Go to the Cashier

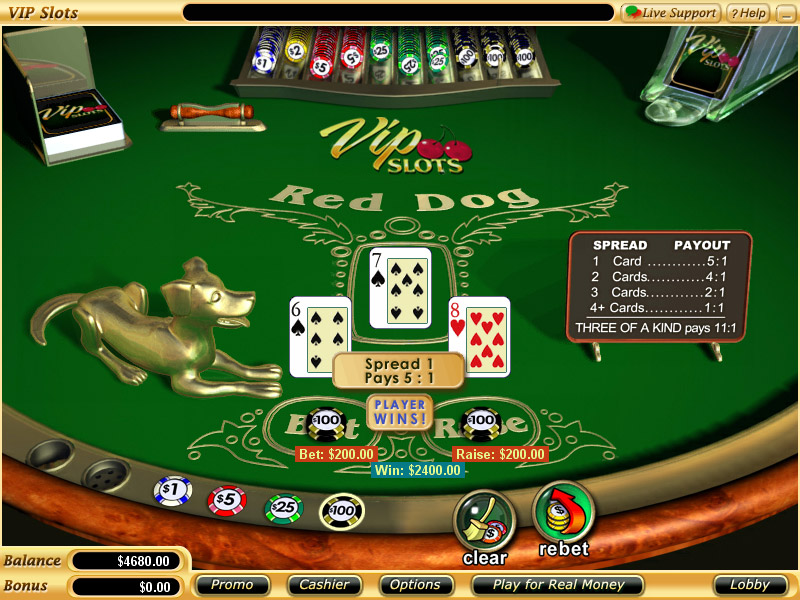click(325, 585)
